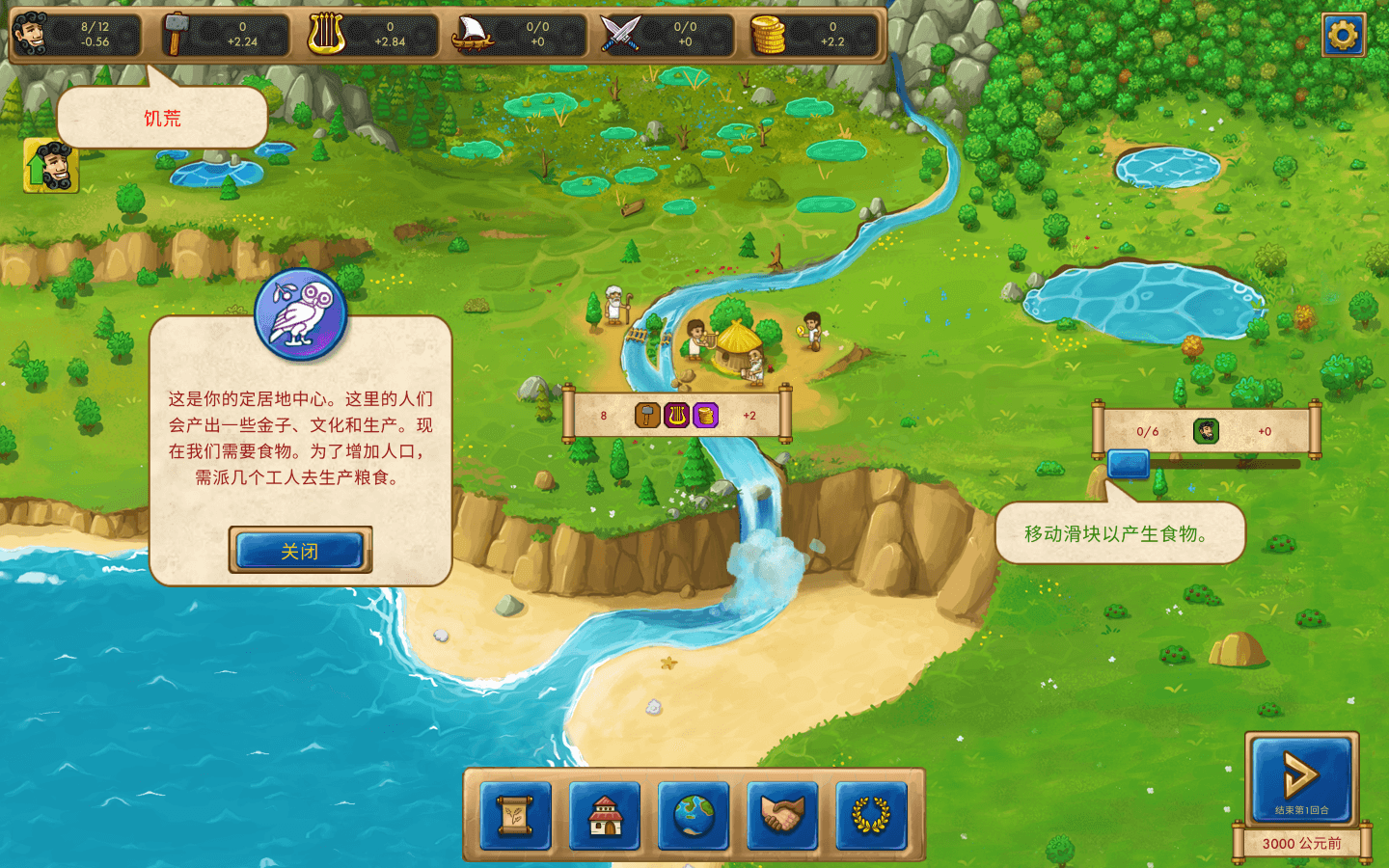Click the crossed swords military icon
Viewport: 1389px width, 868px height.
click(620, 35)
